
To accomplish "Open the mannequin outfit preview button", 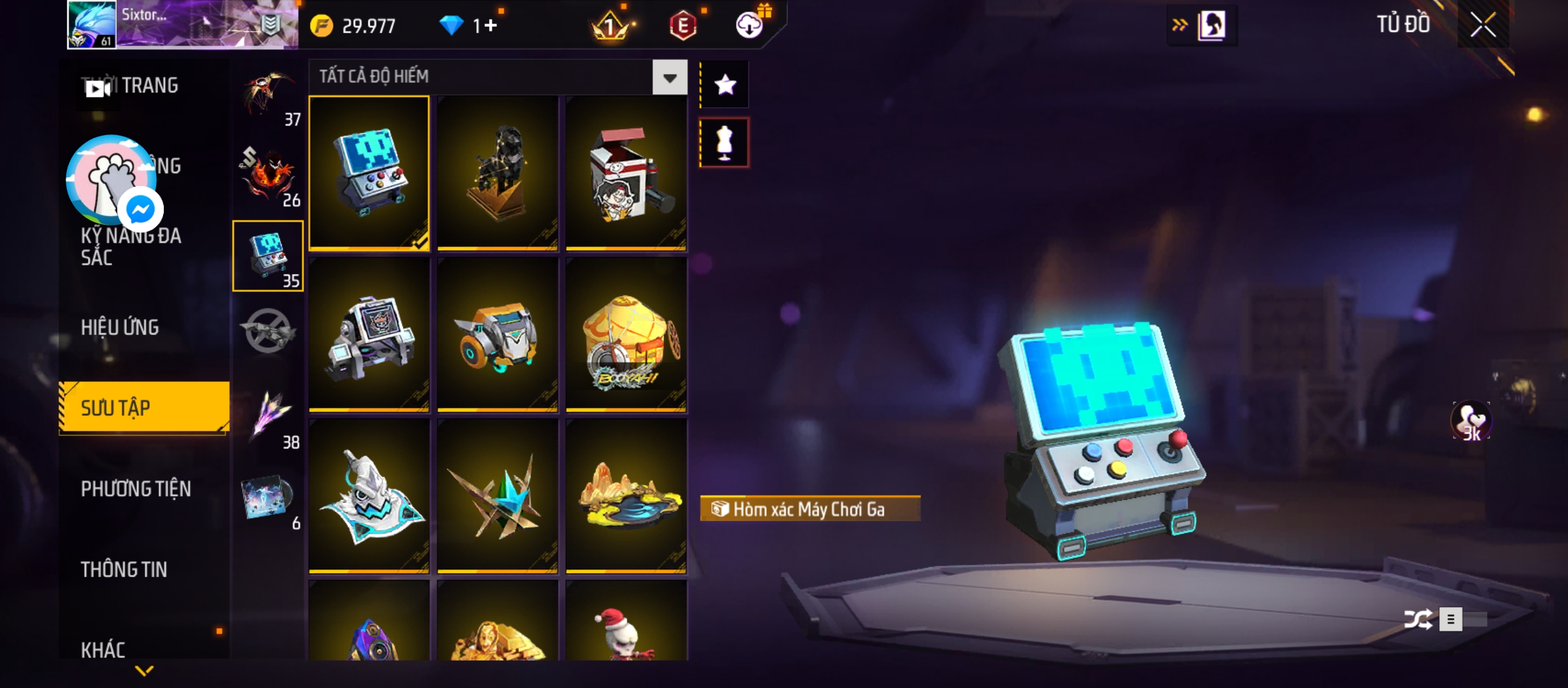I will pyautogui.click(x=725, y=143).
